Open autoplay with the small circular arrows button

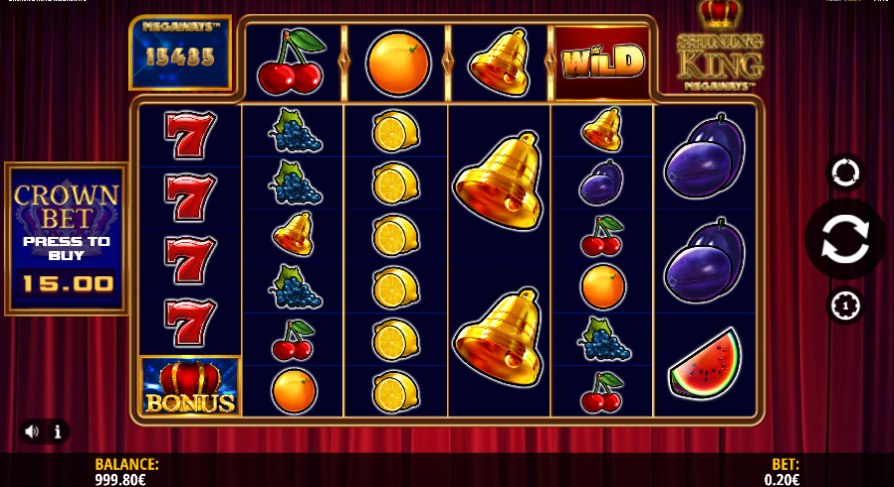click(x=845, y=173)
